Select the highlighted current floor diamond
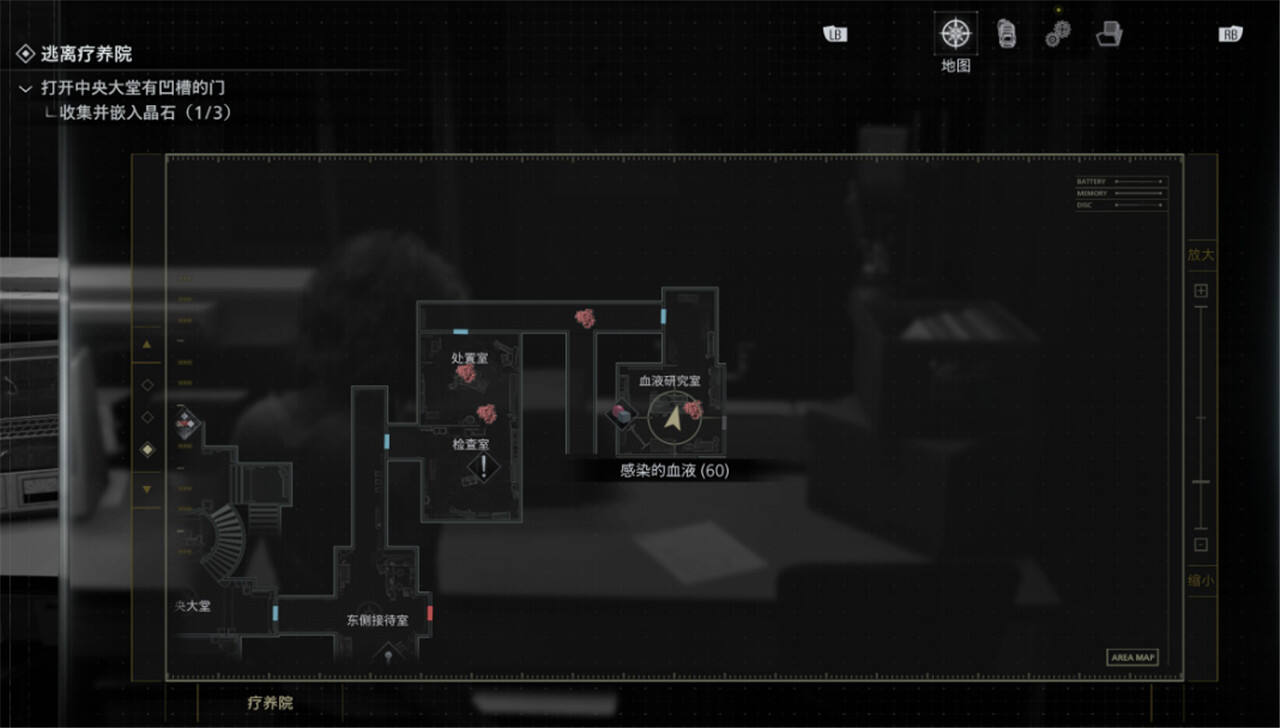The image size is (1280, 728). tap(148, 450)
